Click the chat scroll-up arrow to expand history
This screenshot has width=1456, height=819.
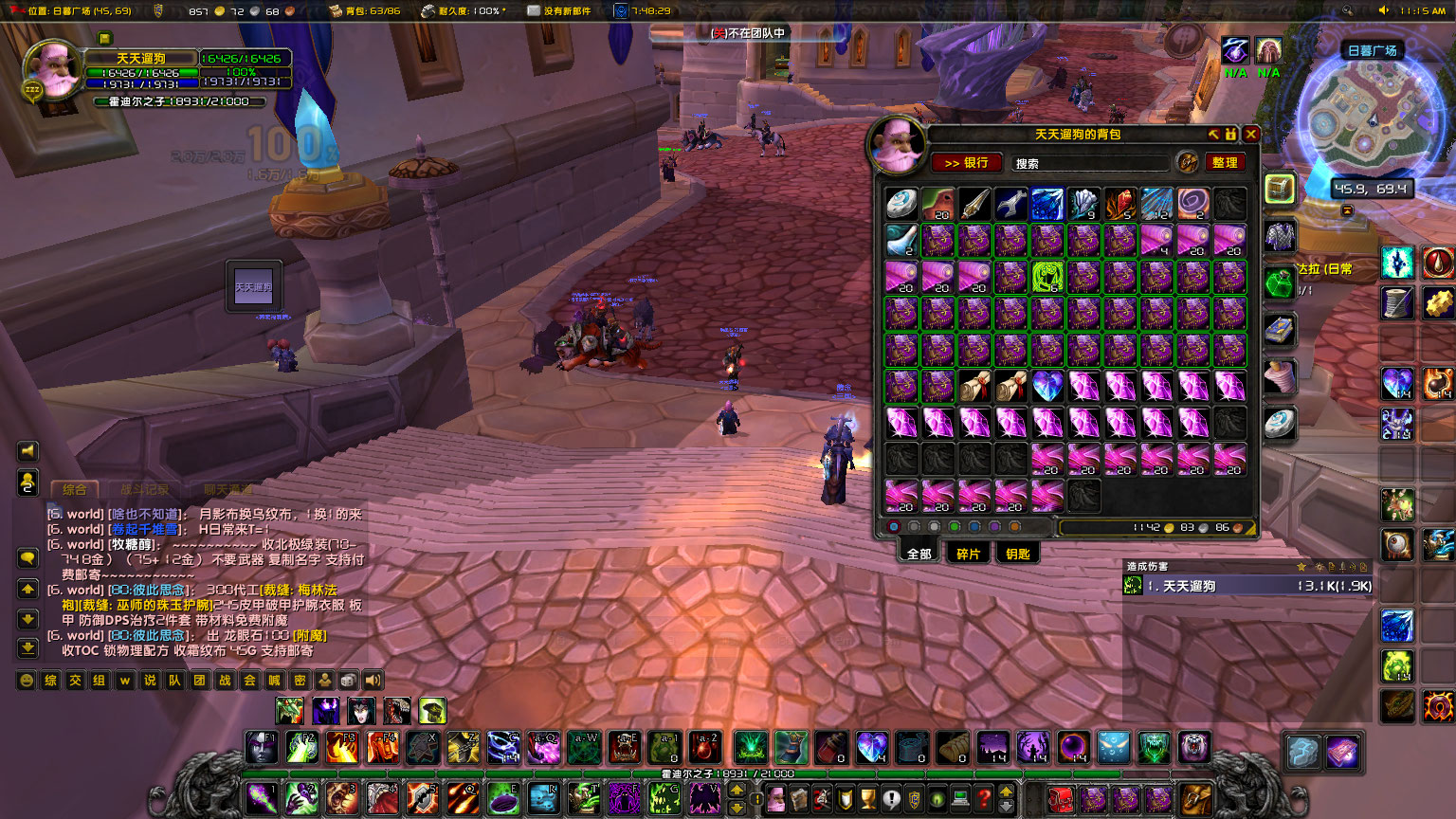pos(27,589)
